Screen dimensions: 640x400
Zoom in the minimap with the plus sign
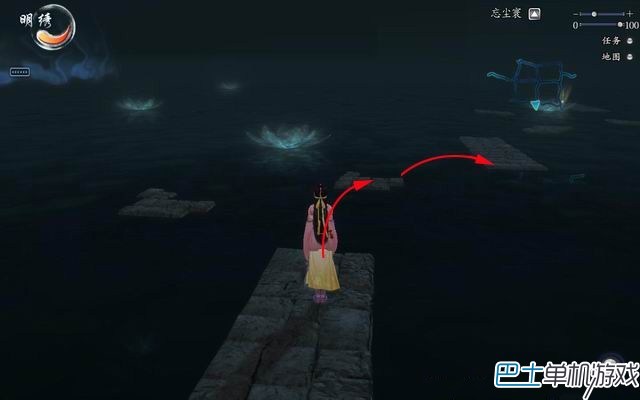click(630, 13)
